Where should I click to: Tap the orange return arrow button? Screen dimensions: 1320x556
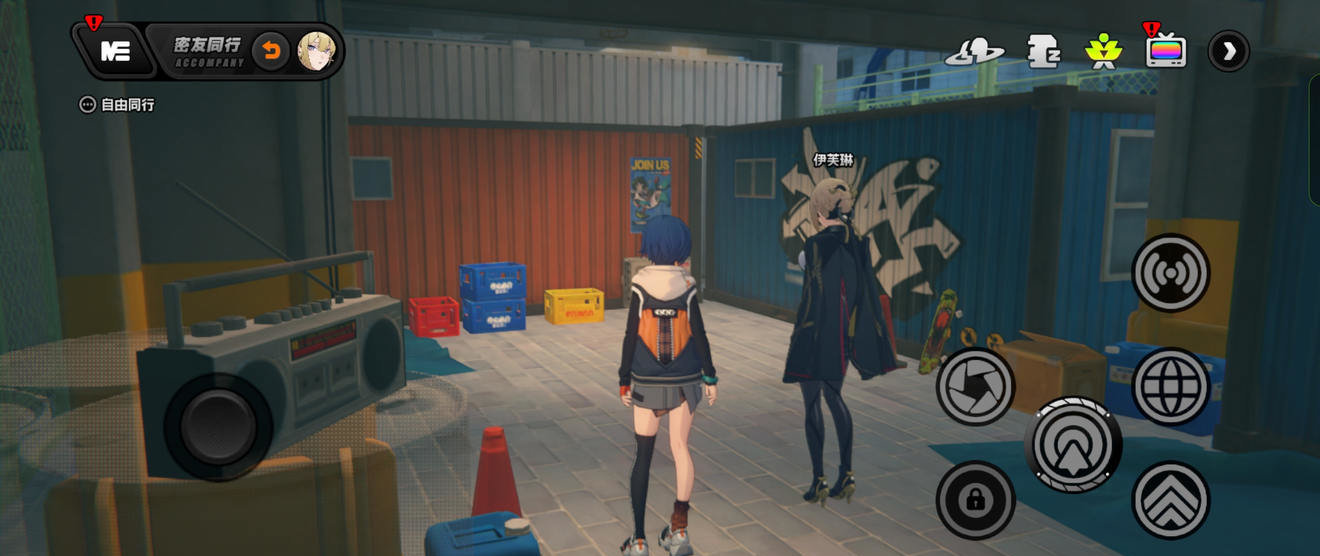point(270,51)
